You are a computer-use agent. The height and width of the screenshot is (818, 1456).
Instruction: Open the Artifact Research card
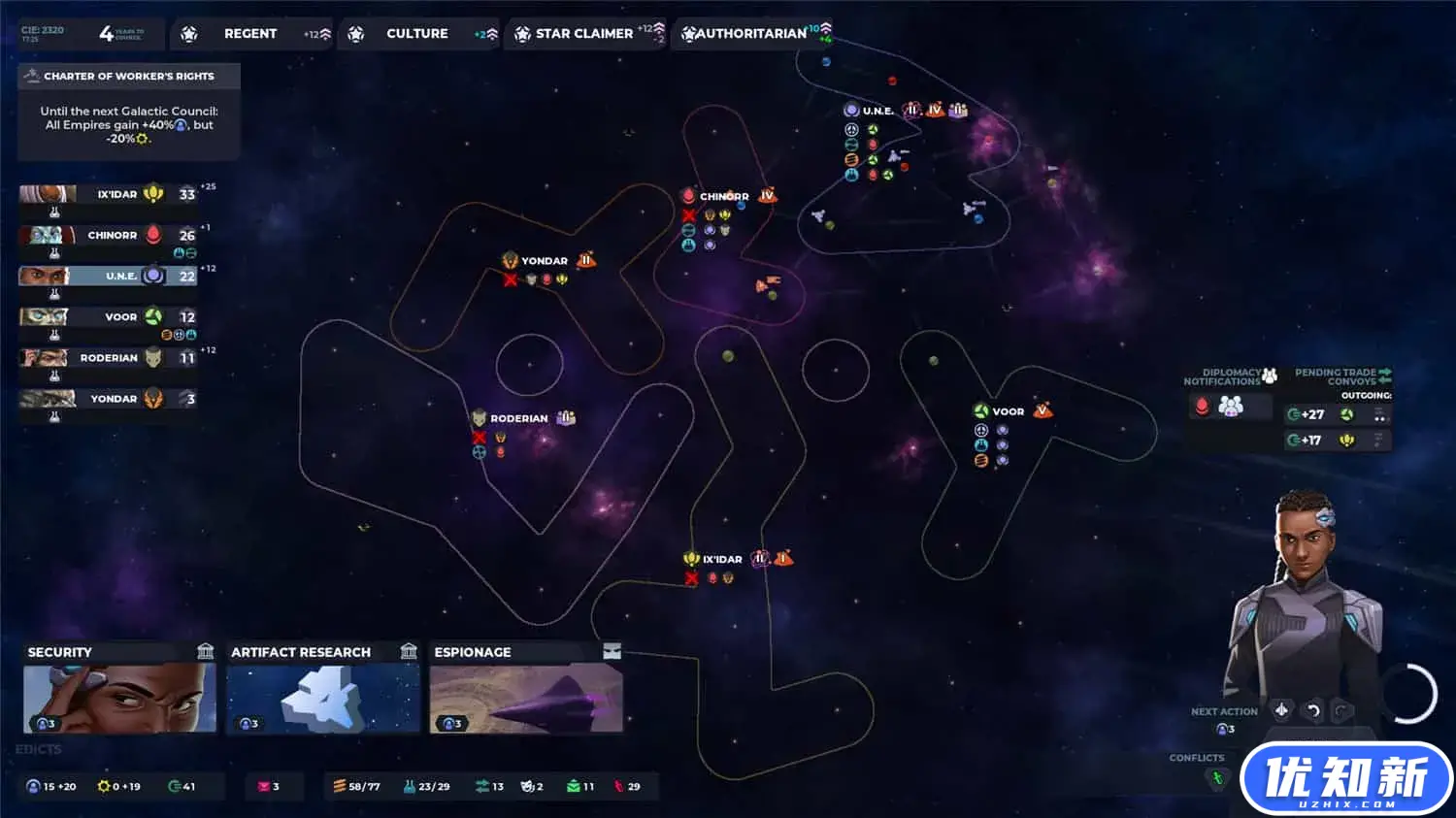click(323, 687)
